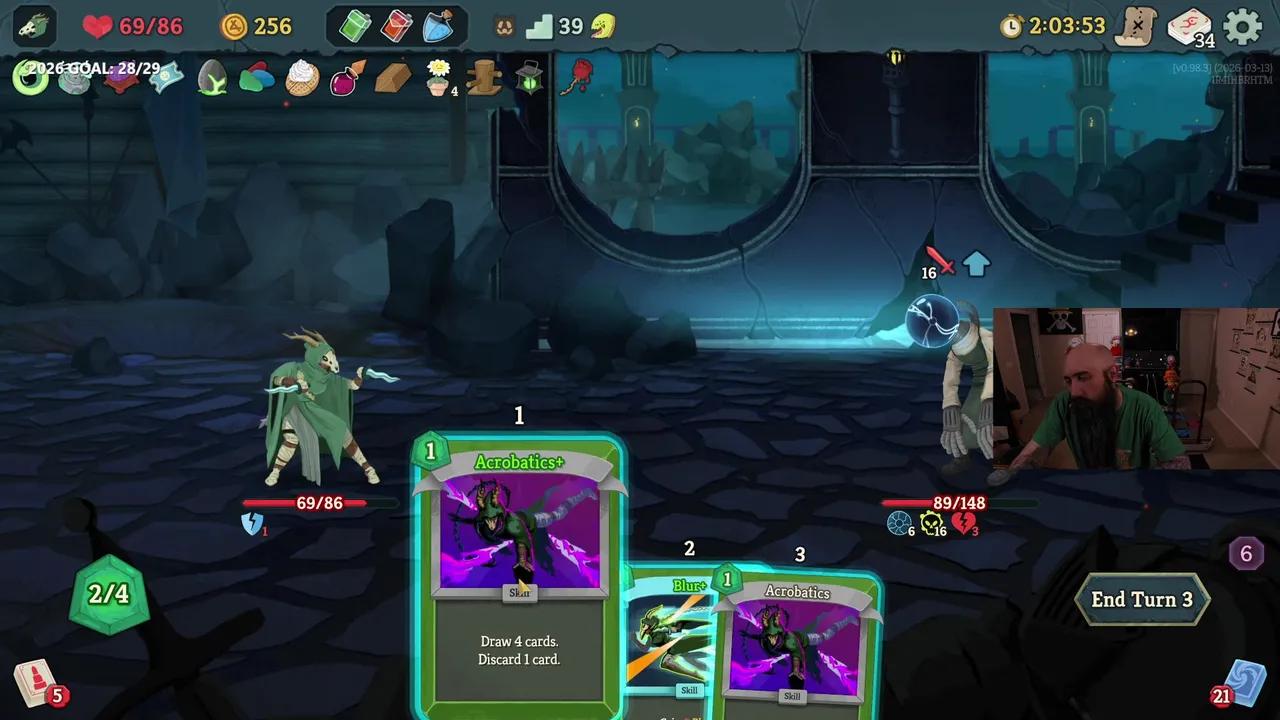Click the End Turn 3 button
1280x720 pixels.
point(1141,600)
